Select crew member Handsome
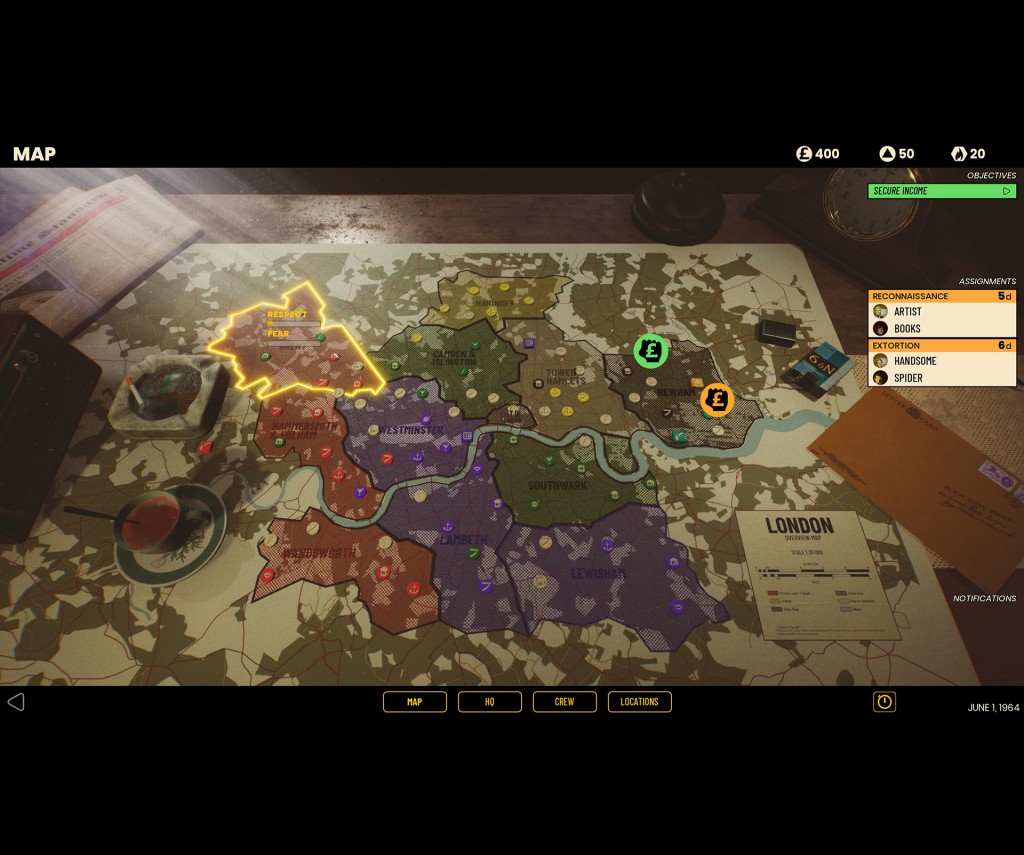This screenshot has height=855, width=1024. tap(916, 361)
